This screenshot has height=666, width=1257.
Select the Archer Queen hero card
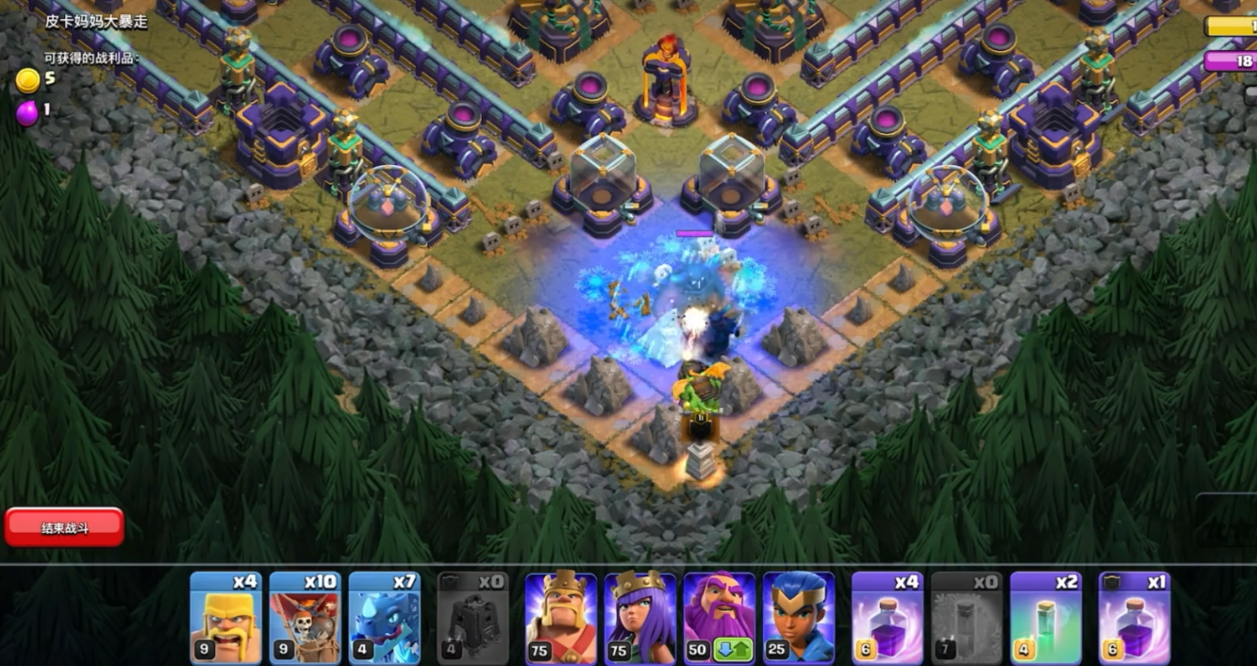[x=640, y=618]
